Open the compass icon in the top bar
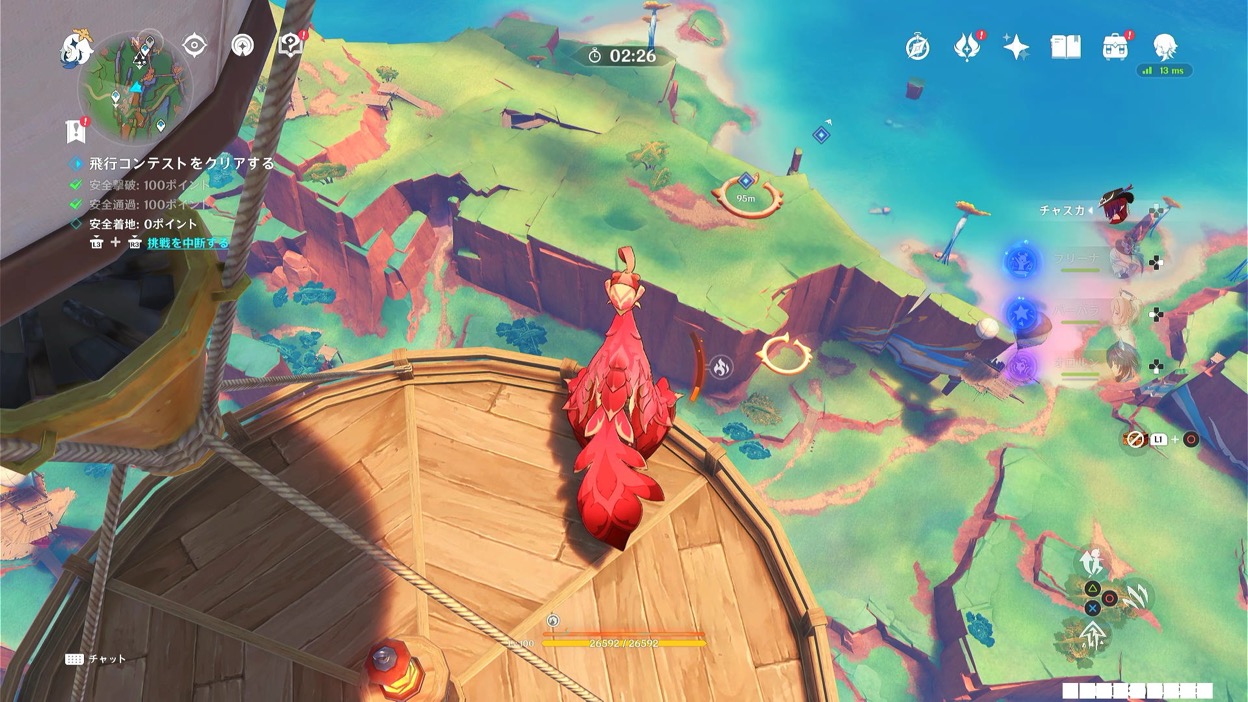The height and width of the screenshot is (702, 1248). coord(917,47)
